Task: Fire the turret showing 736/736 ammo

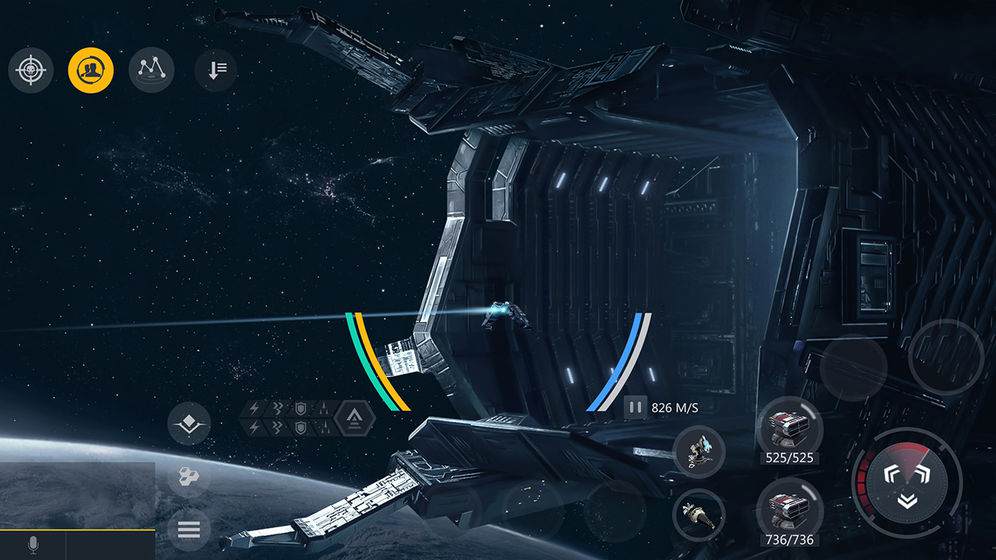Action: [x=790, y=505]
